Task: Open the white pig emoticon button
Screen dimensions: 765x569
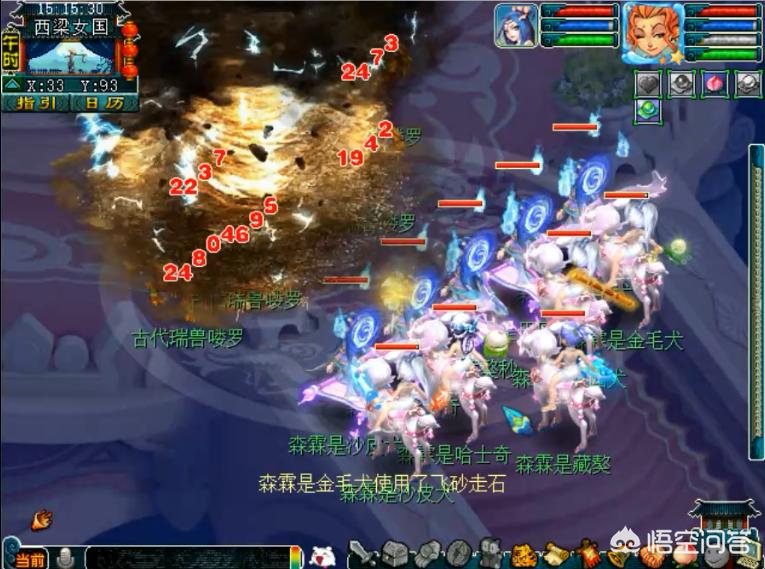Action: (x=322, y=556)
